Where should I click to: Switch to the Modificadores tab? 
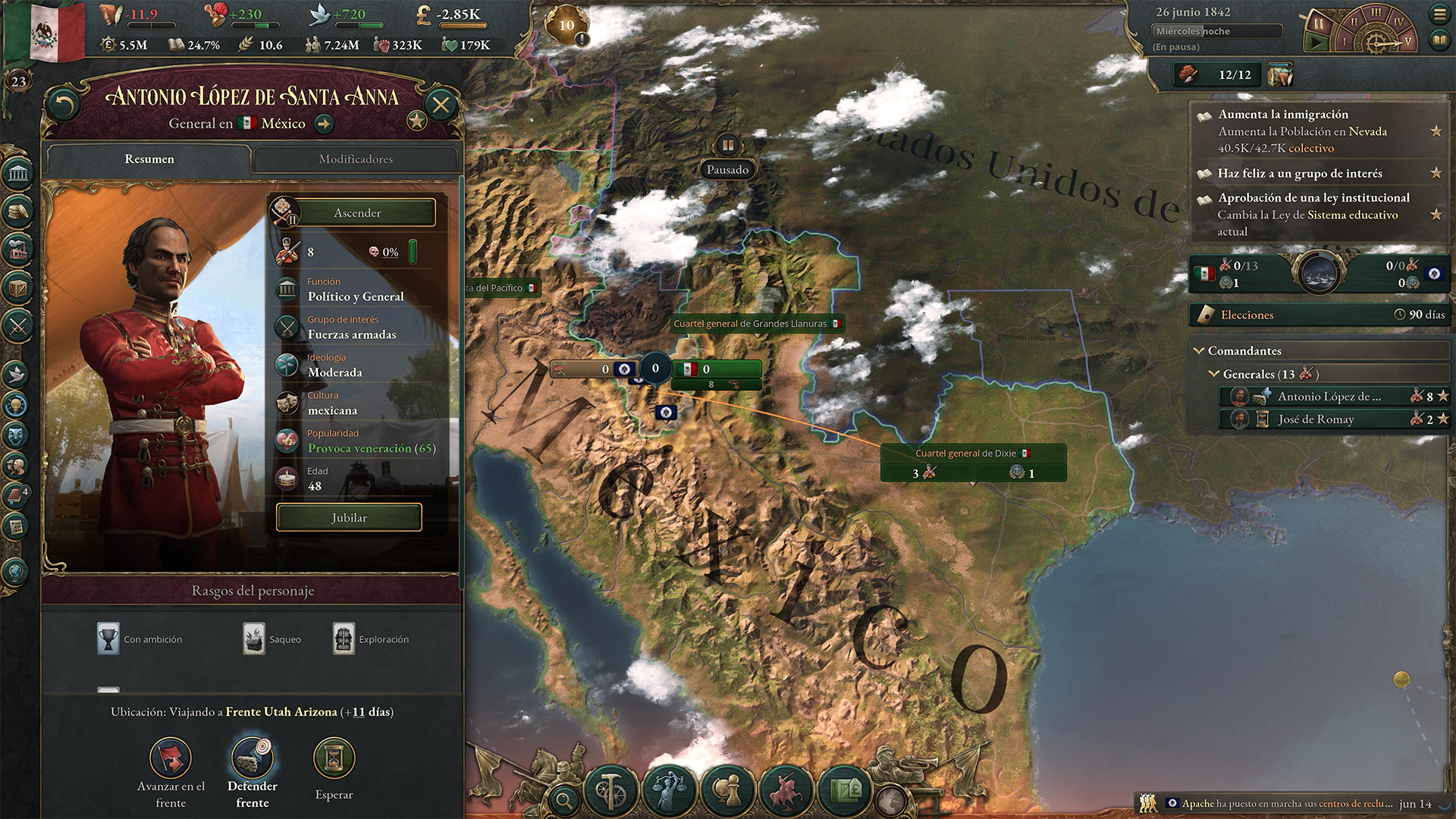click(x=356, y=159)
